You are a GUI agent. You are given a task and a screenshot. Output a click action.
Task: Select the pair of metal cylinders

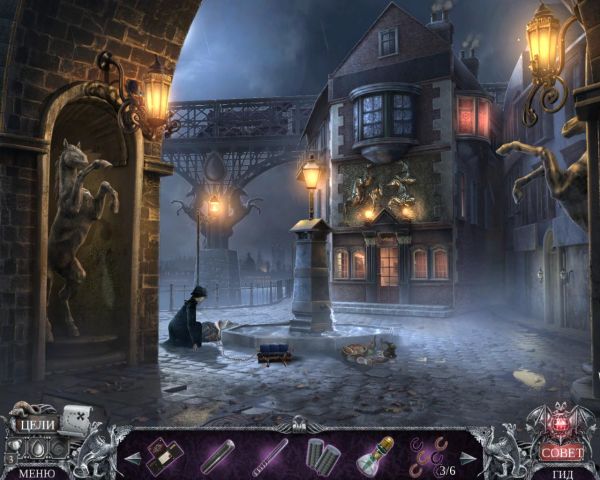[322, 456]
